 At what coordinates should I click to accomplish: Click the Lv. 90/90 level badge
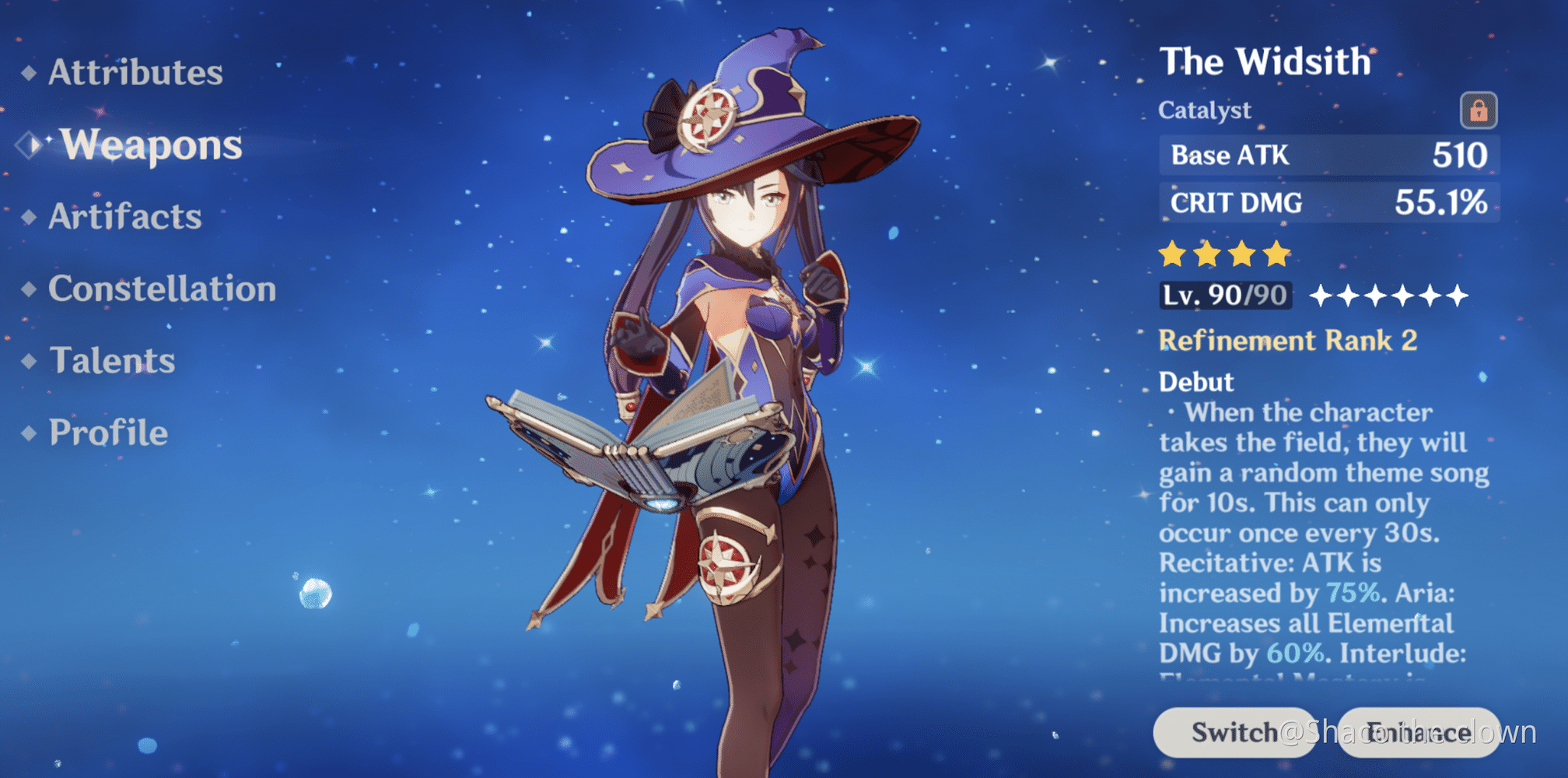1225,296
